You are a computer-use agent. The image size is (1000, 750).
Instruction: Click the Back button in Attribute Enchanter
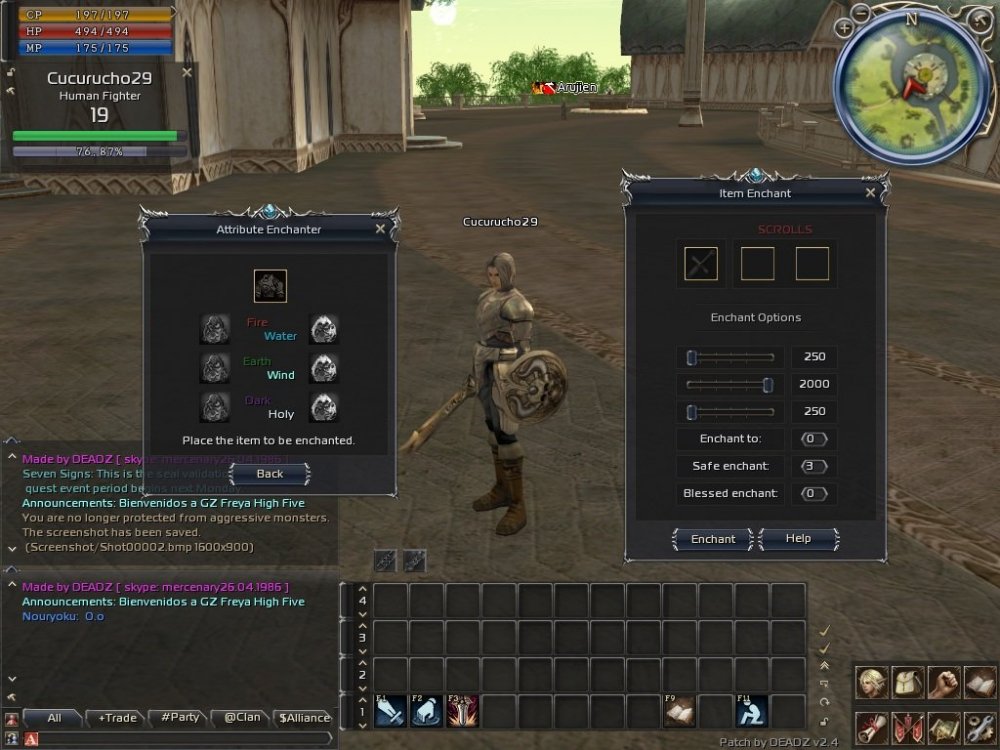click(x=269, y=473)
